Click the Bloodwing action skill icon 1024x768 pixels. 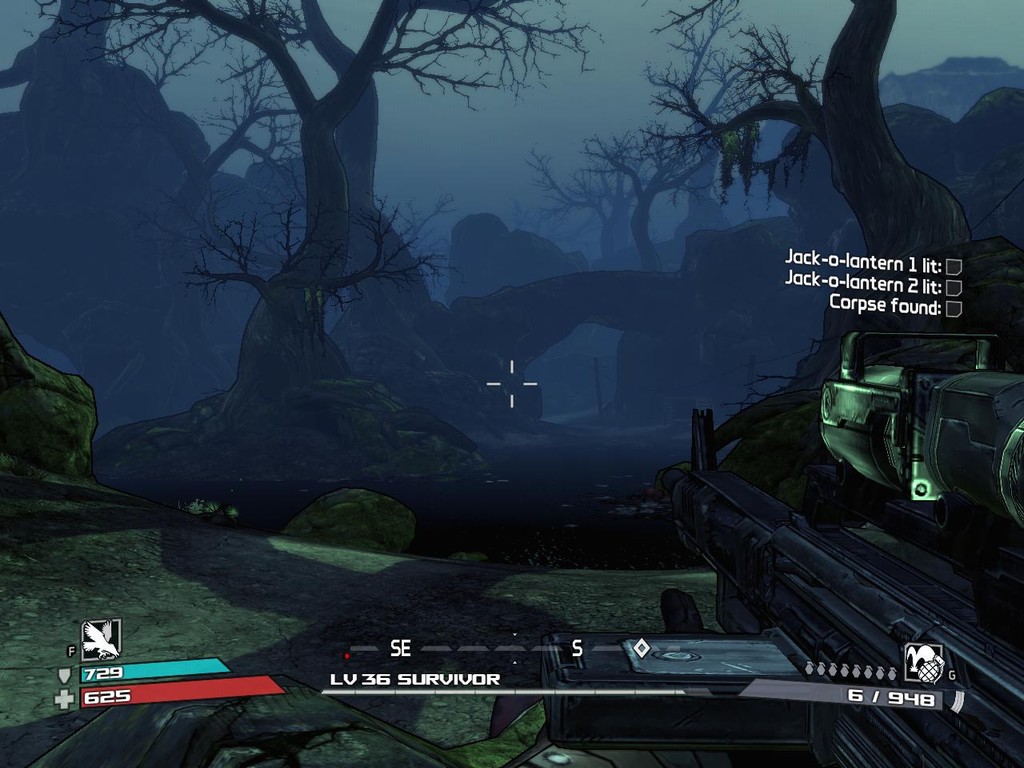point(101,639)
